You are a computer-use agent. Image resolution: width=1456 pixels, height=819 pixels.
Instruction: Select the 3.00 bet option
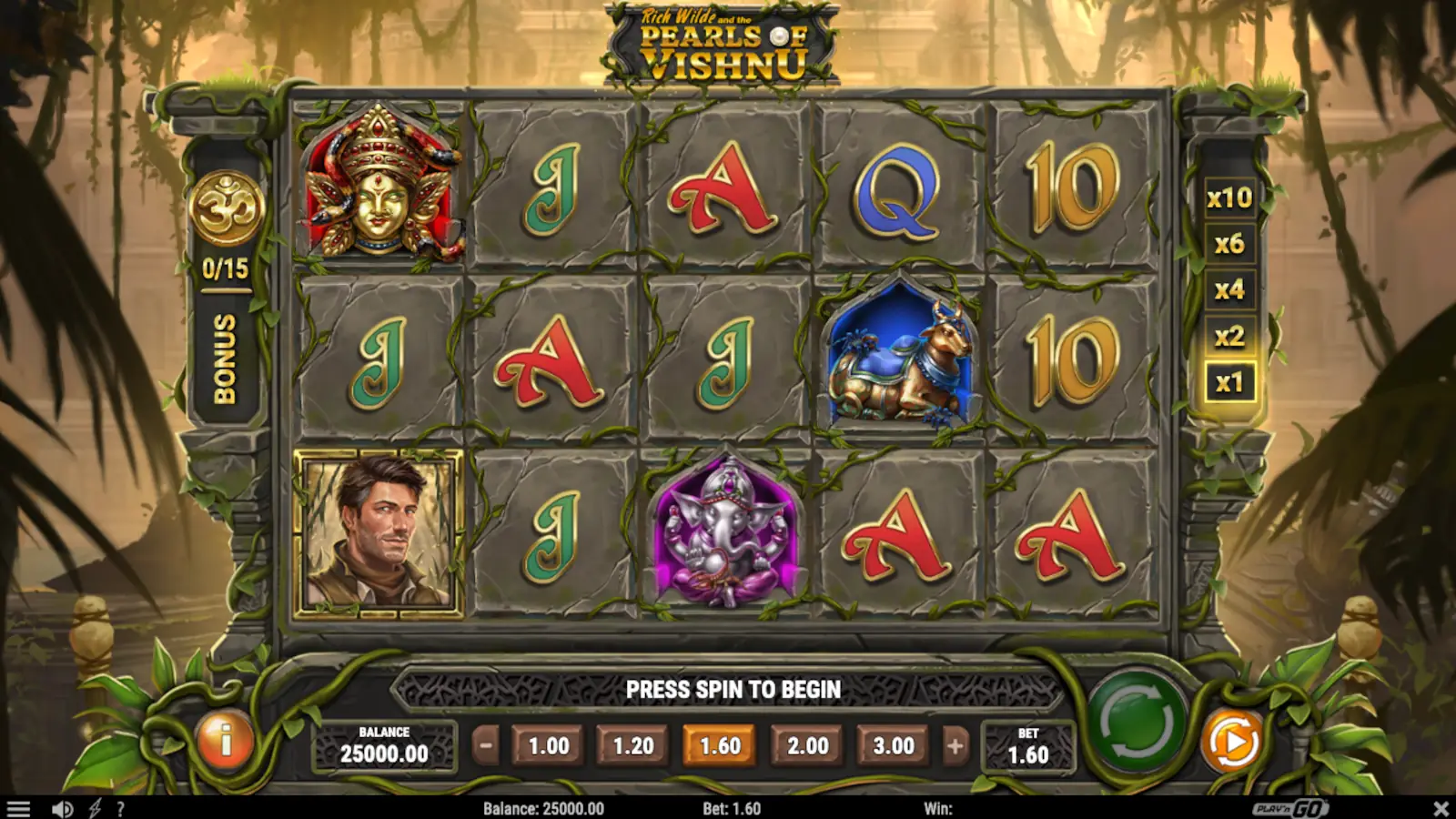pyautogui.click(x=895, y=744)
